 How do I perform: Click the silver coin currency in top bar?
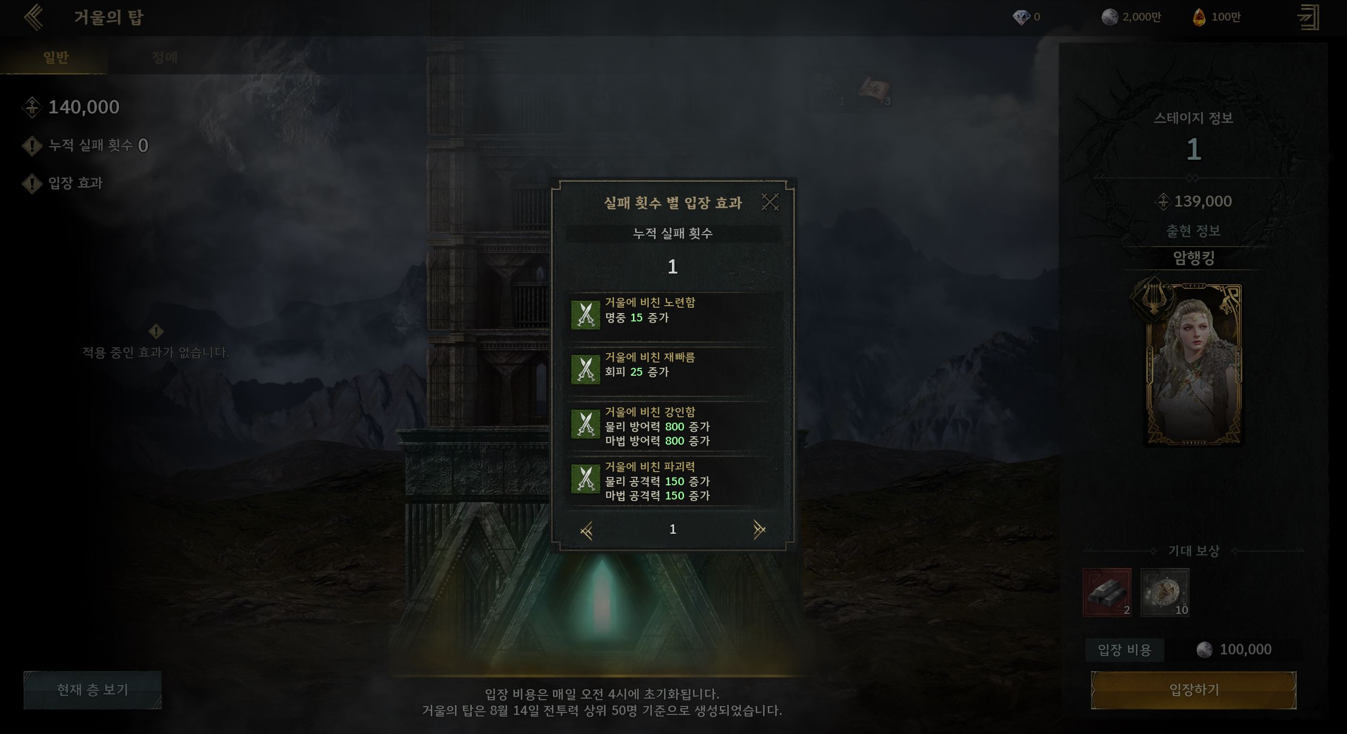[1110, 17]
